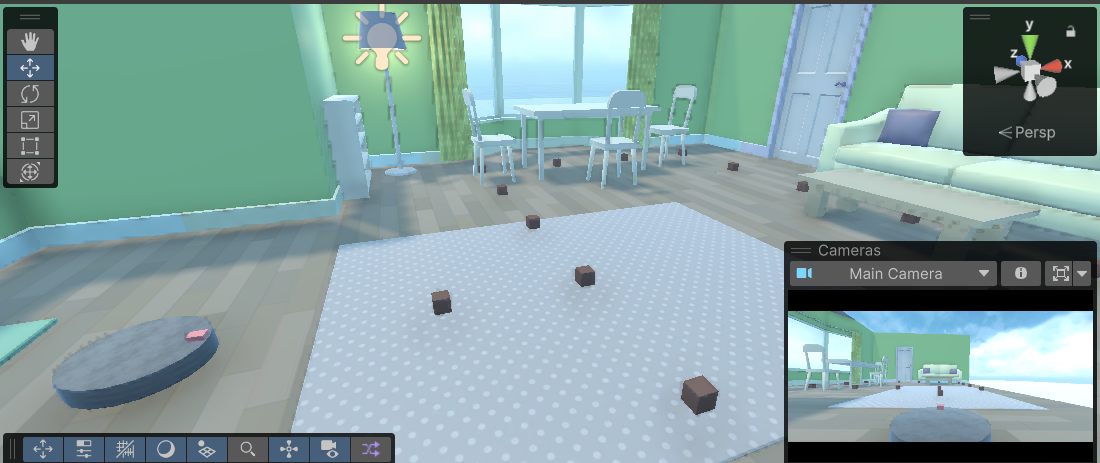
Task: Activate the move tool
Action: click(30, 67)
